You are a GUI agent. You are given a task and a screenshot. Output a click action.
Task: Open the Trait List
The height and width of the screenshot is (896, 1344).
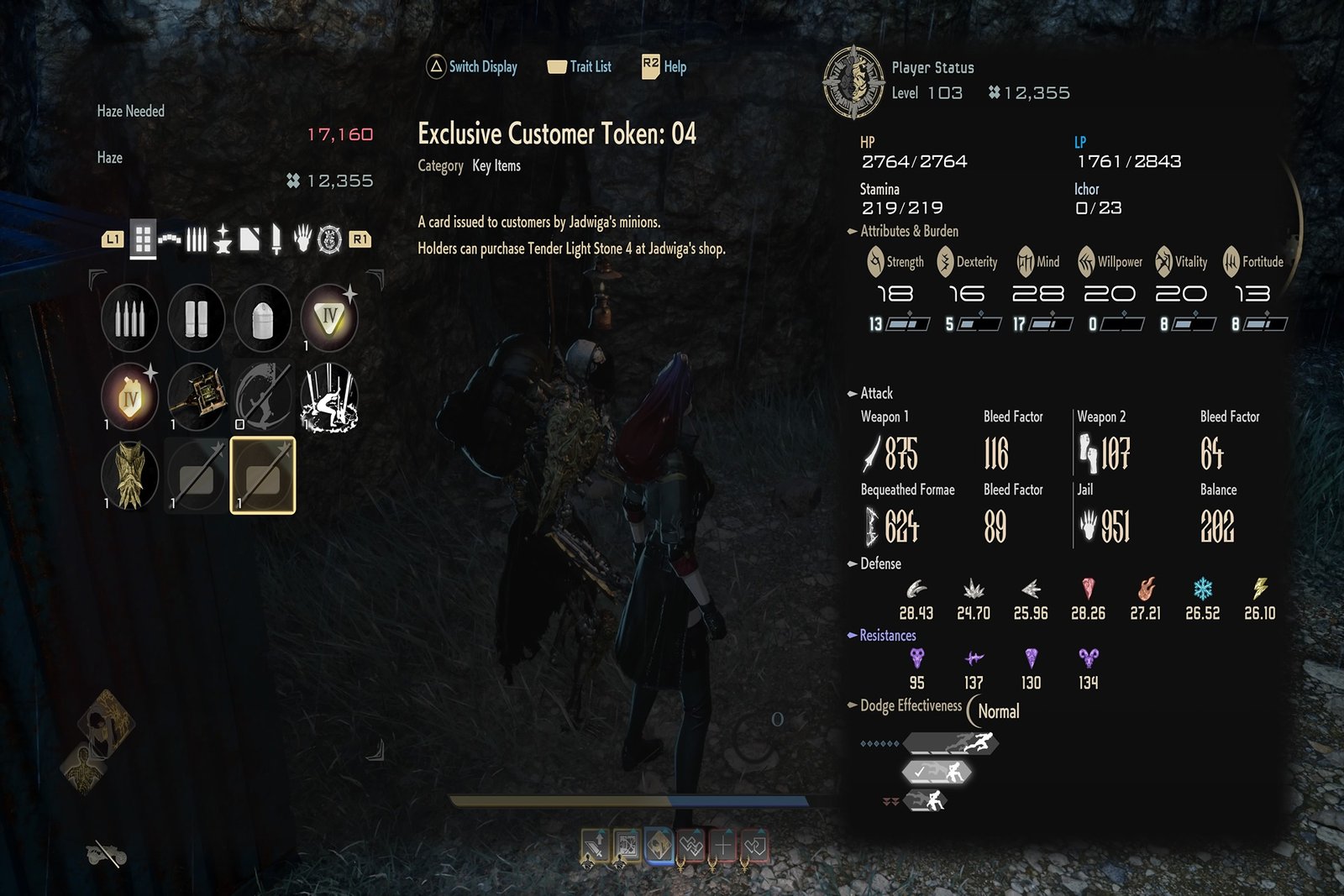point(580,66)
